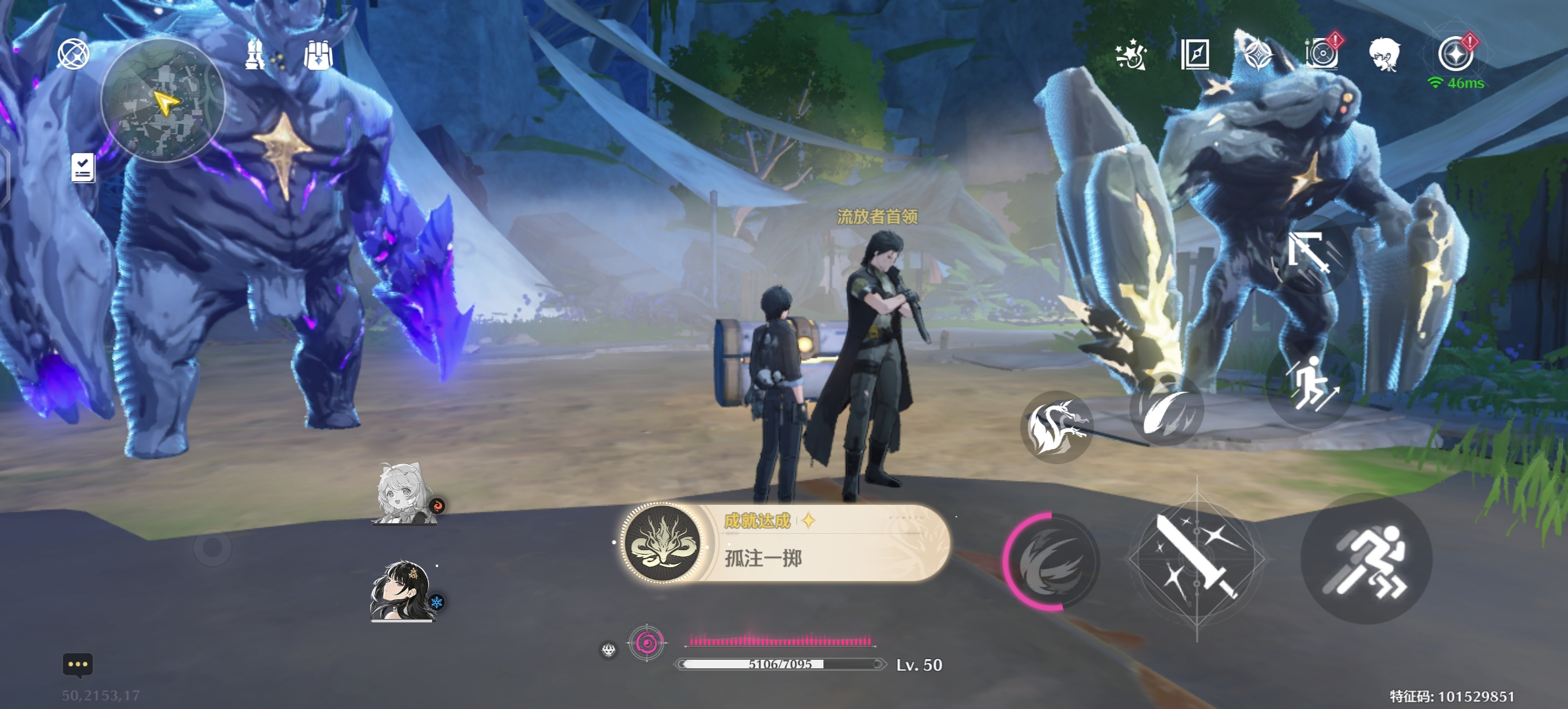Viewport: 1568px width, 709px height.
Task: Switch to the dark-haired ice character
Action: pyautogui.click(x=403, y=591)
